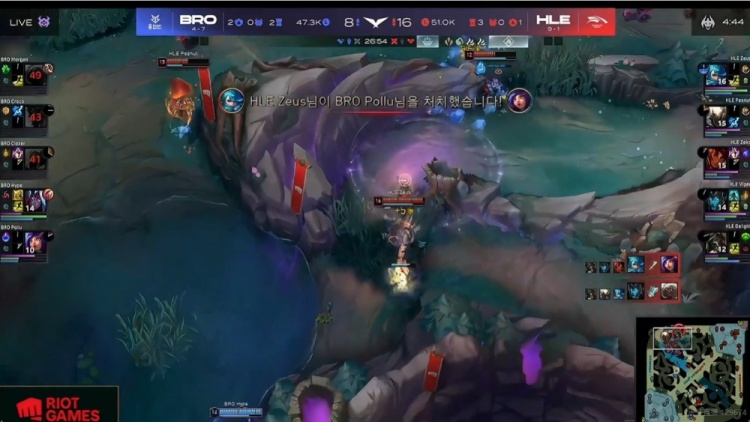Click the LIVE badge
This screenshot has width=750, height=422.
click(x=29, y=21)
